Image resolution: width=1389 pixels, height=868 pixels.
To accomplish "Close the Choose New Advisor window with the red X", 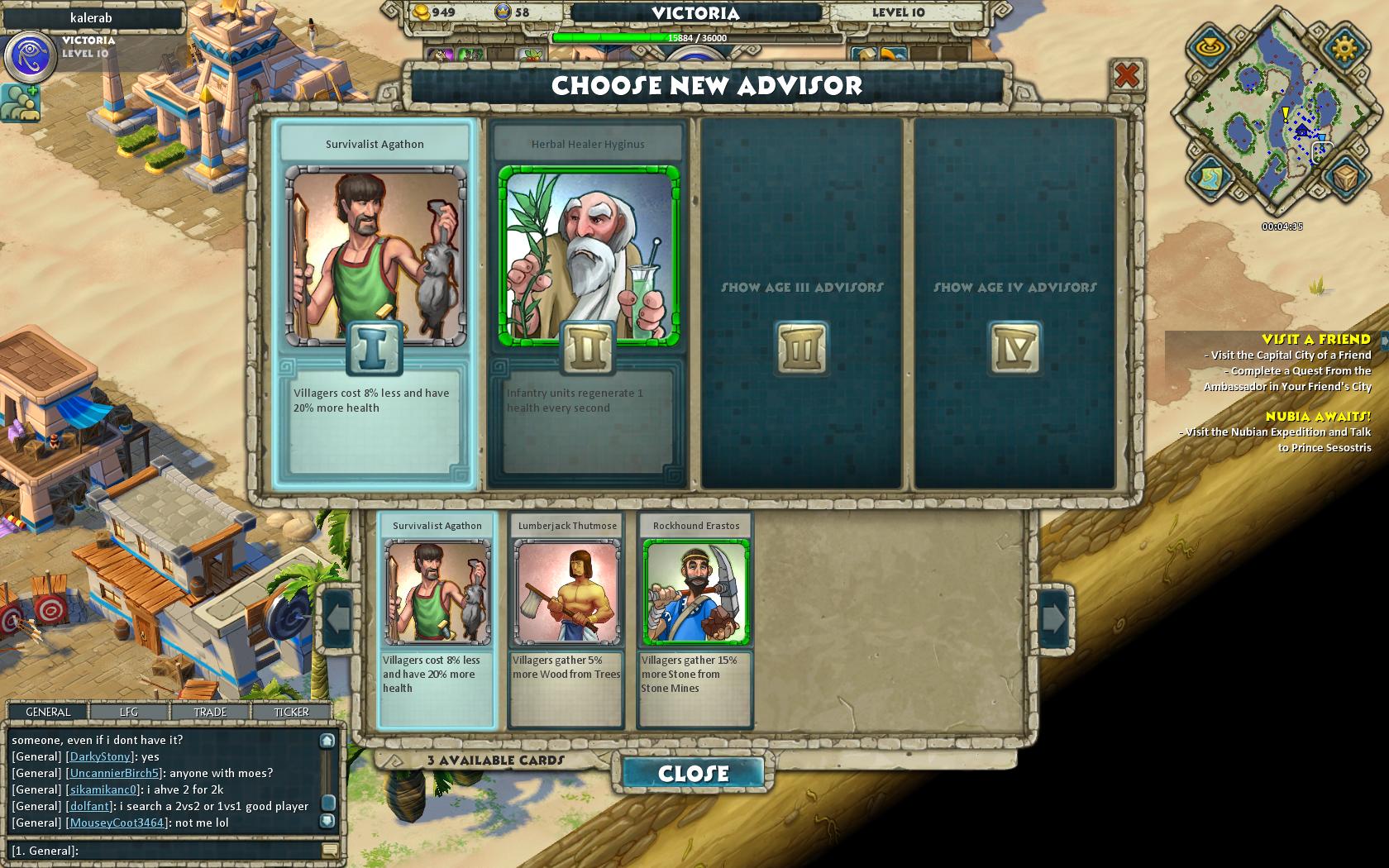I will click(x=1126, y=77).
